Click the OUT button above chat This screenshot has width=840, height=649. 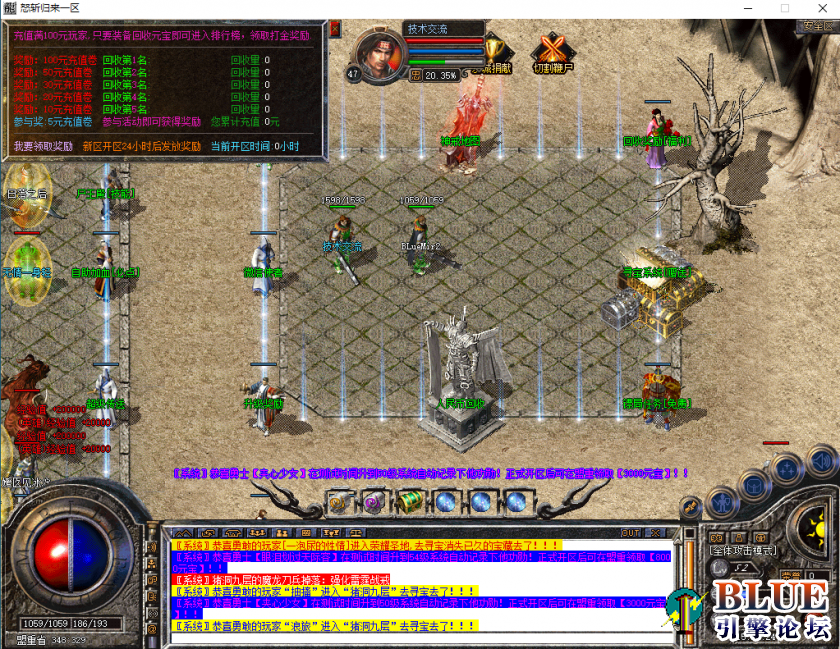(631, 533)
